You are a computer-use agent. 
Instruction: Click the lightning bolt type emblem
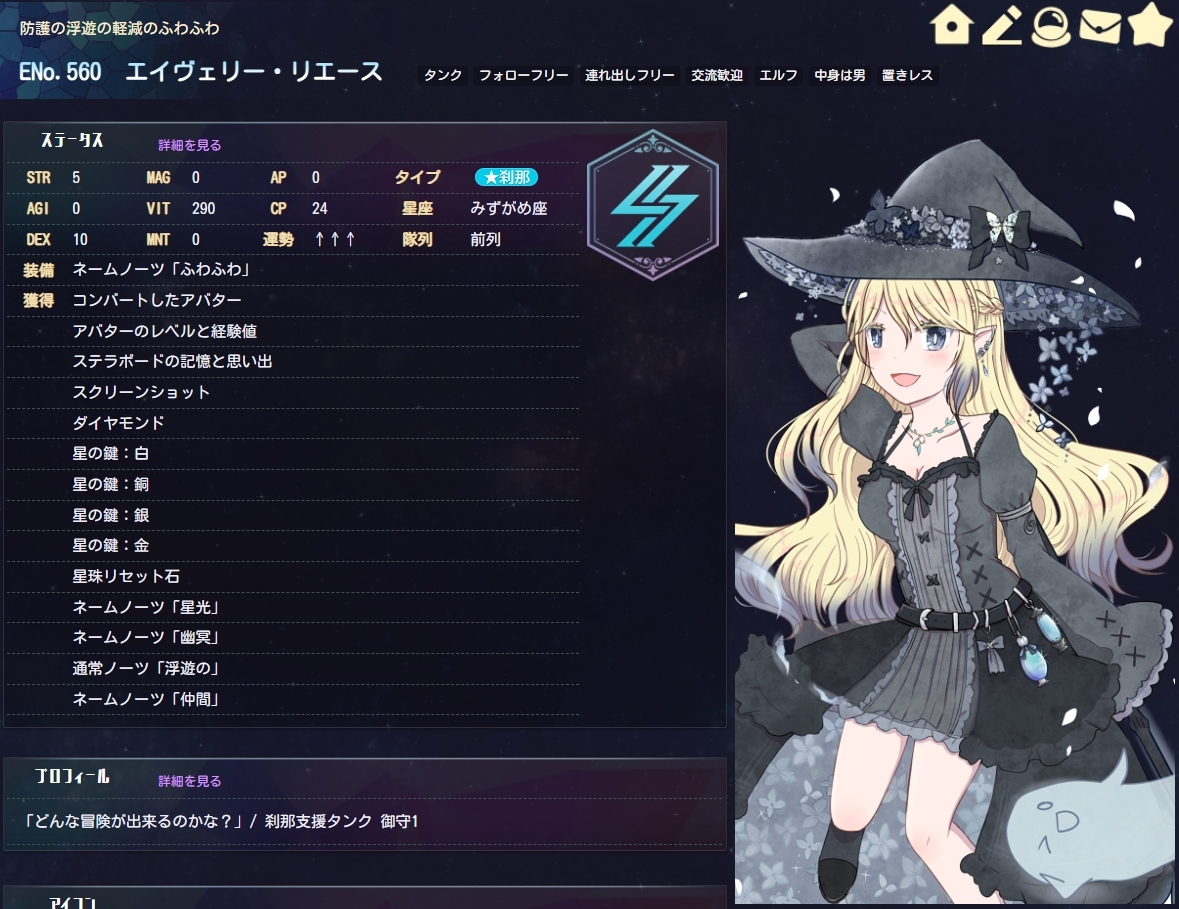click(652, 205)
